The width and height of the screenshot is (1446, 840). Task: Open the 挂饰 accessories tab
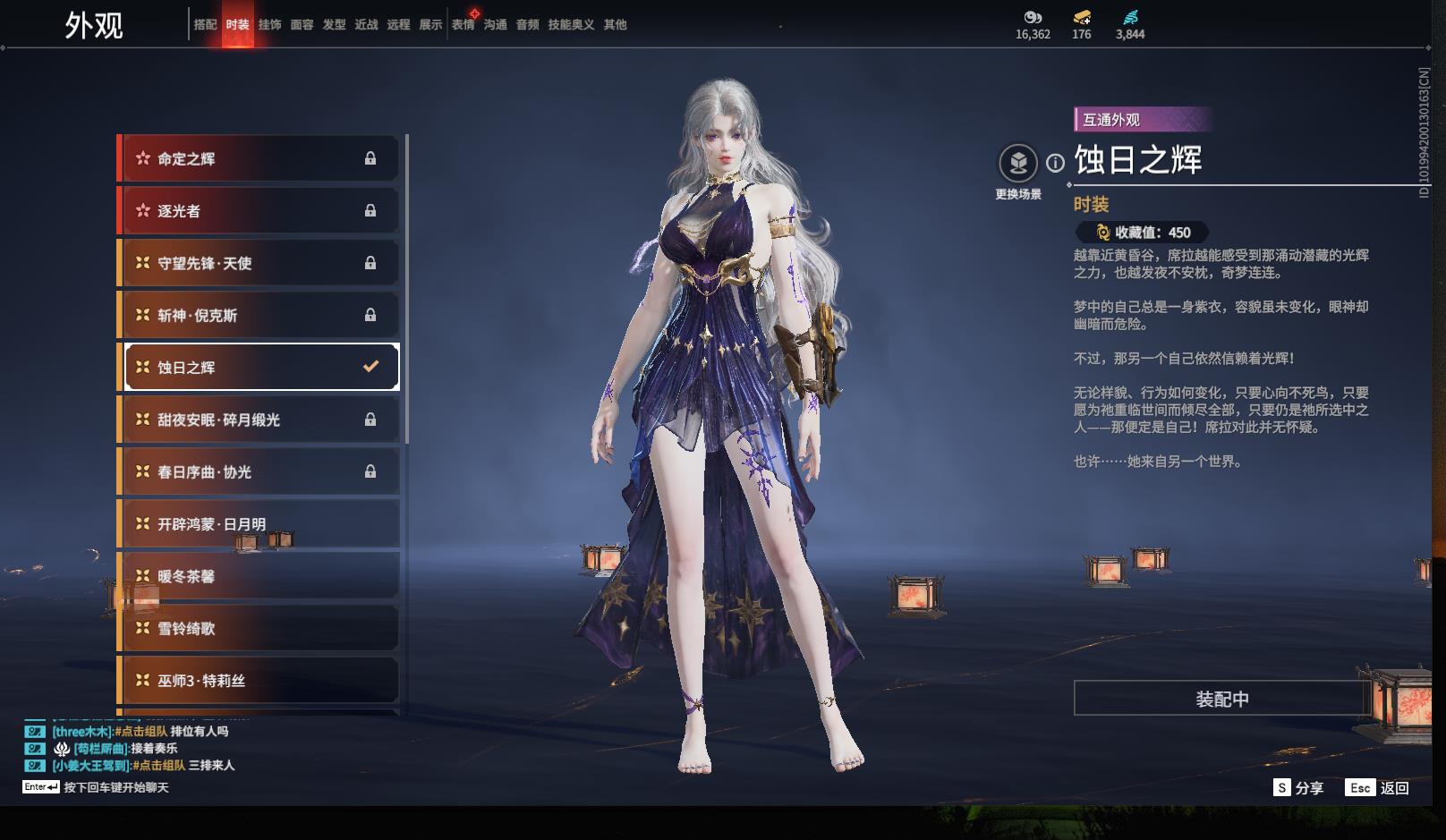pyautogui.click(x=269, y=24)
